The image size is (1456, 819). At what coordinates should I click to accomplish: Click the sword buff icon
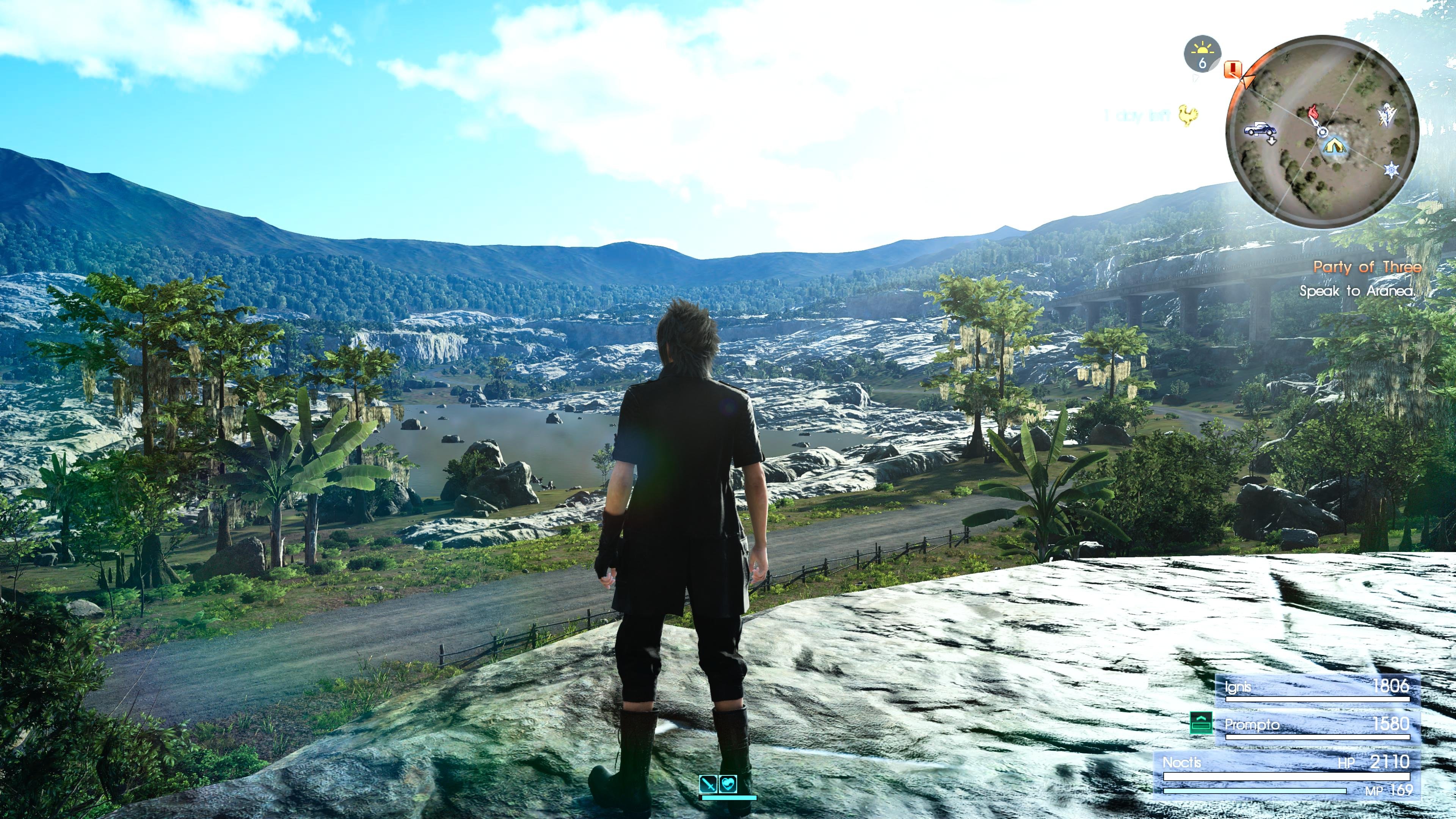point(708,784)
